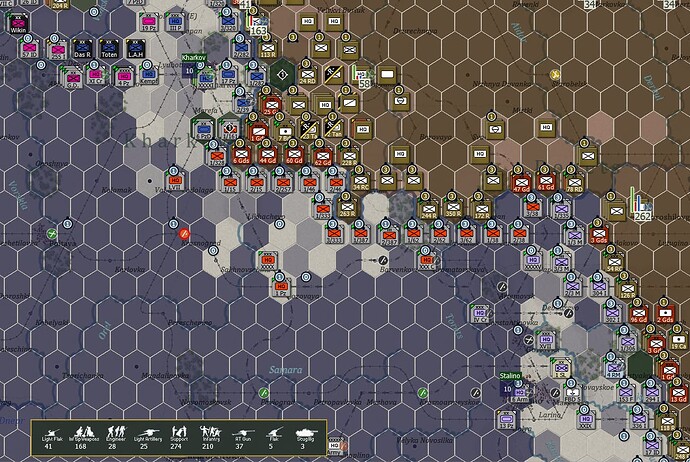The width and height of the screenshot is (690, 462).
Task: Choose the 44 Gd Soviet guards counter
Action: pyautogui.click(x=268, y=153)
